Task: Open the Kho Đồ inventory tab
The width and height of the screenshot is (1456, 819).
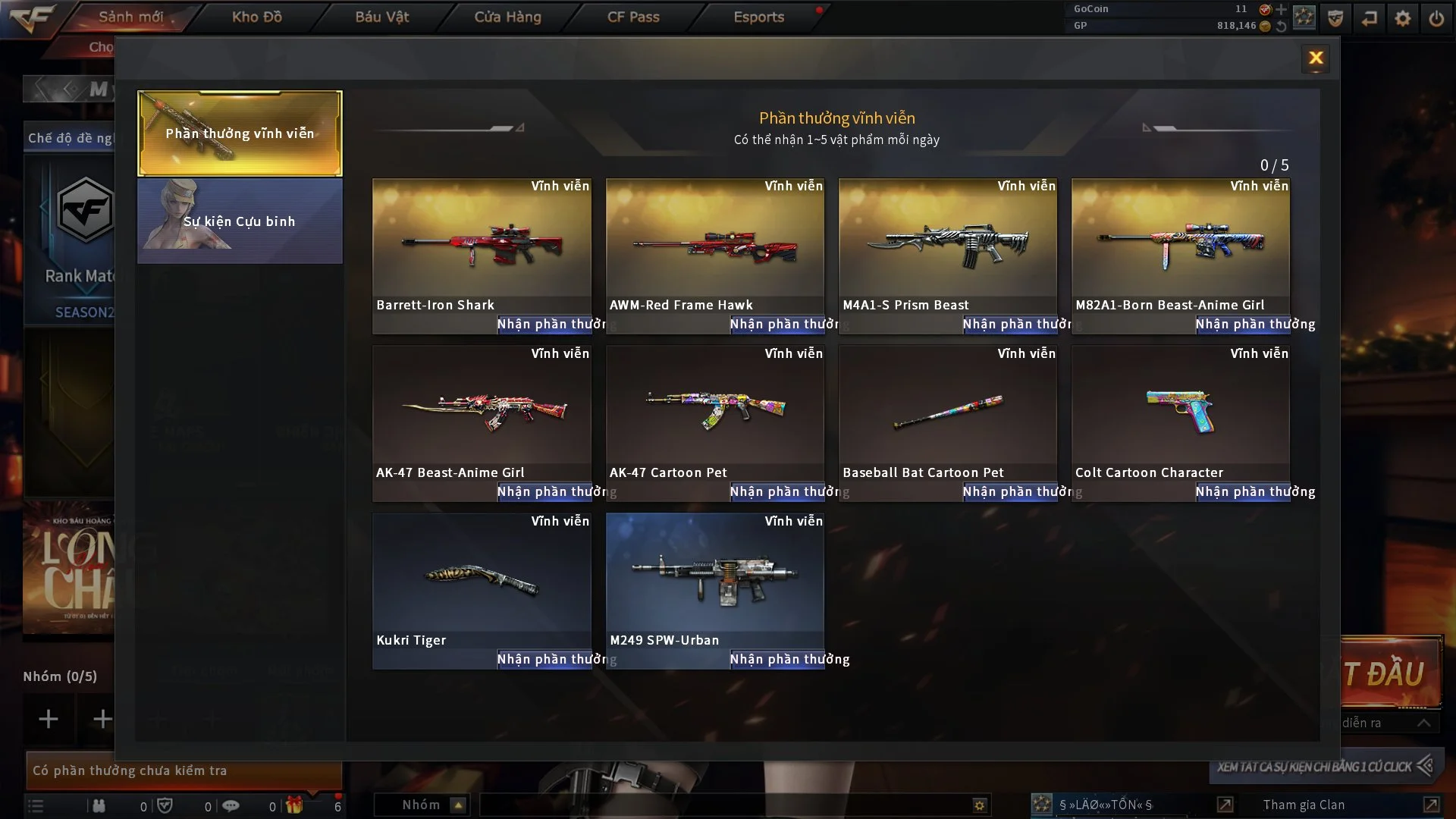Action: click(x=256, y=17)
